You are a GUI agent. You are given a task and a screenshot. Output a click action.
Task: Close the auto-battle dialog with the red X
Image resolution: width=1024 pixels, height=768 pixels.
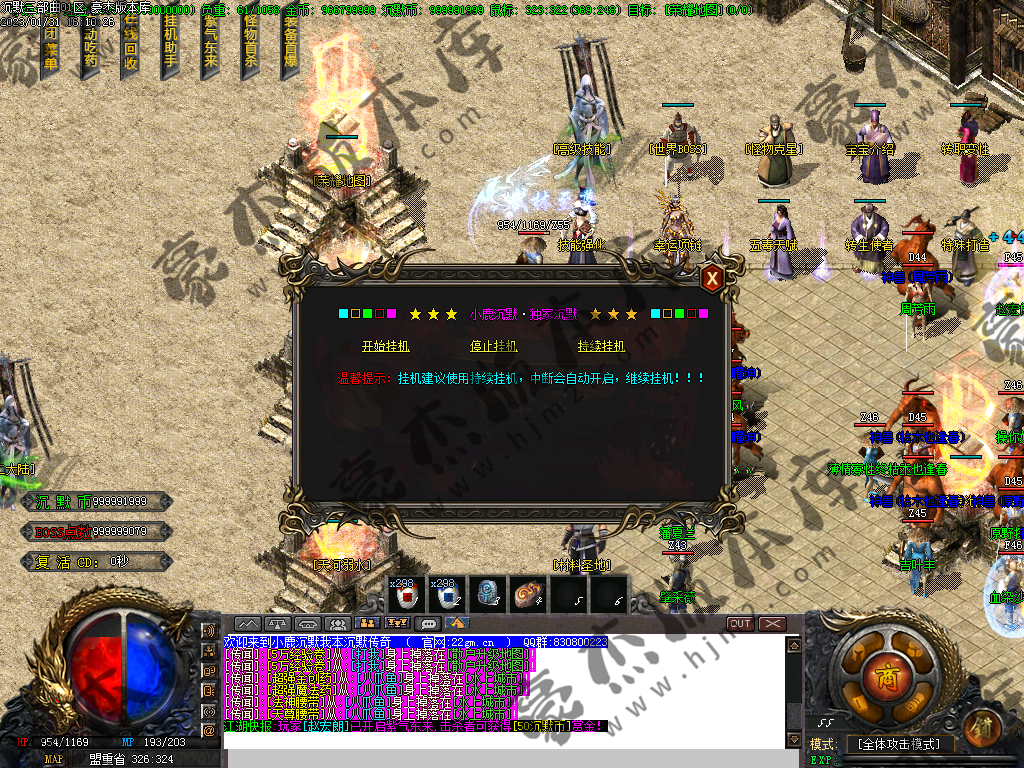[x=712, y=279]
